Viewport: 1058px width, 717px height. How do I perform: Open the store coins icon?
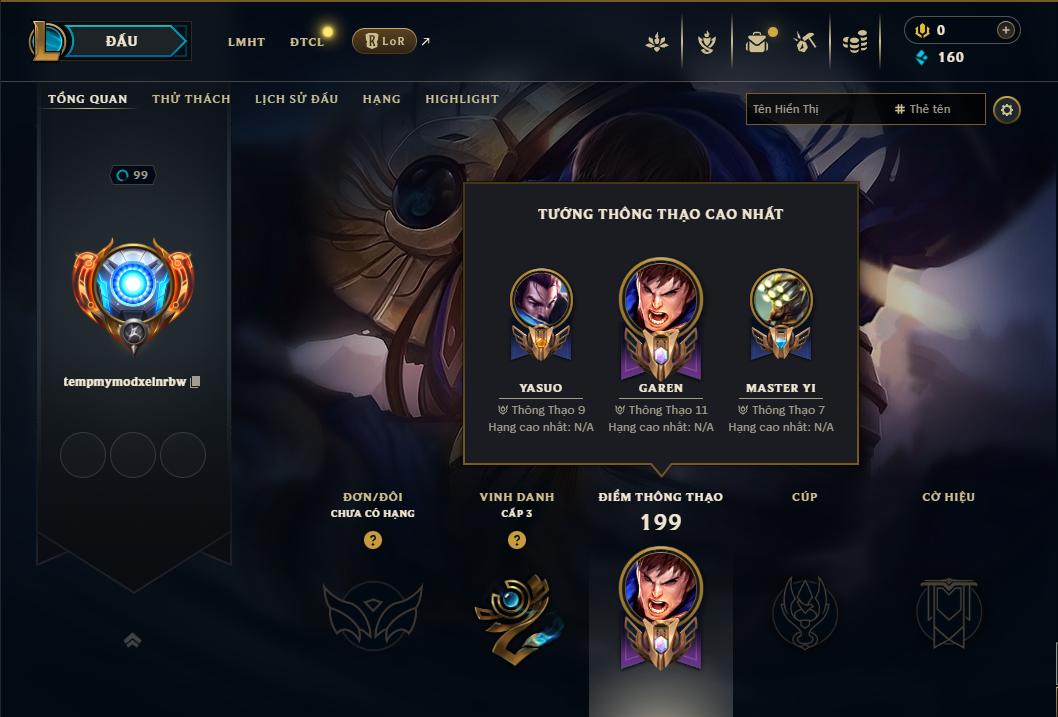[854, 42]
